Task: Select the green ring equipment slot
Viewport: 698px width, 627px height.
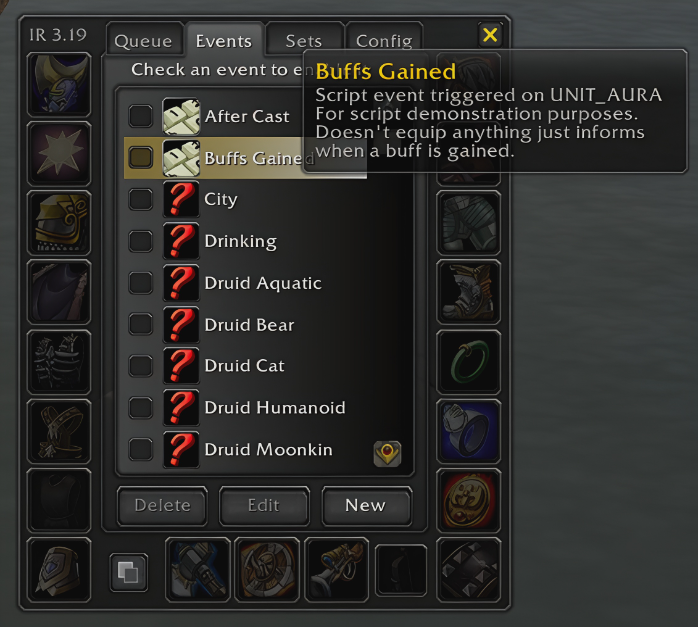Action: [x=468, y=362]
